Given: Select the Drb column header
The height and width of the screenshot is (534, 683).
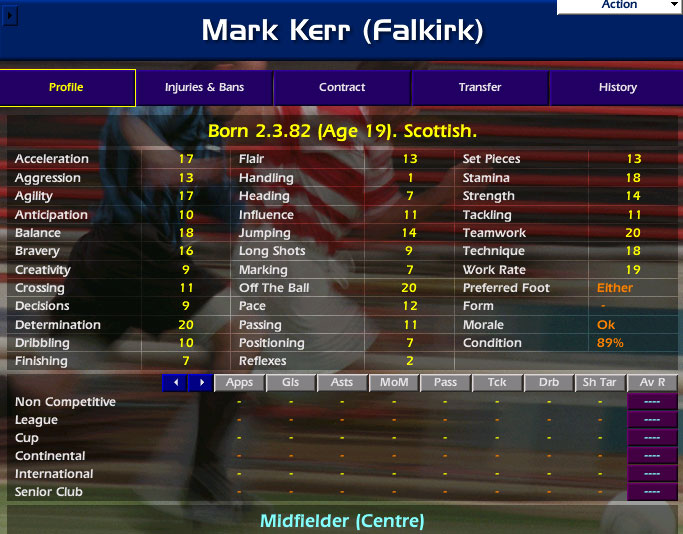Looking at the screenshot, I should tap(548, 382).
